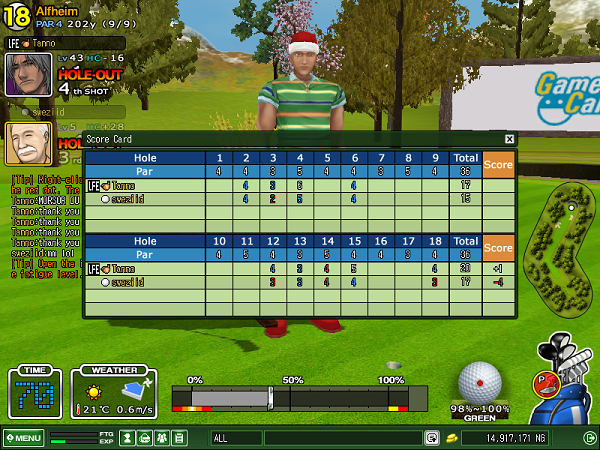This screenshot has height=450, width=600.
Task: Open the ALL chat channel selector
Action: click(x=236, y=438)
